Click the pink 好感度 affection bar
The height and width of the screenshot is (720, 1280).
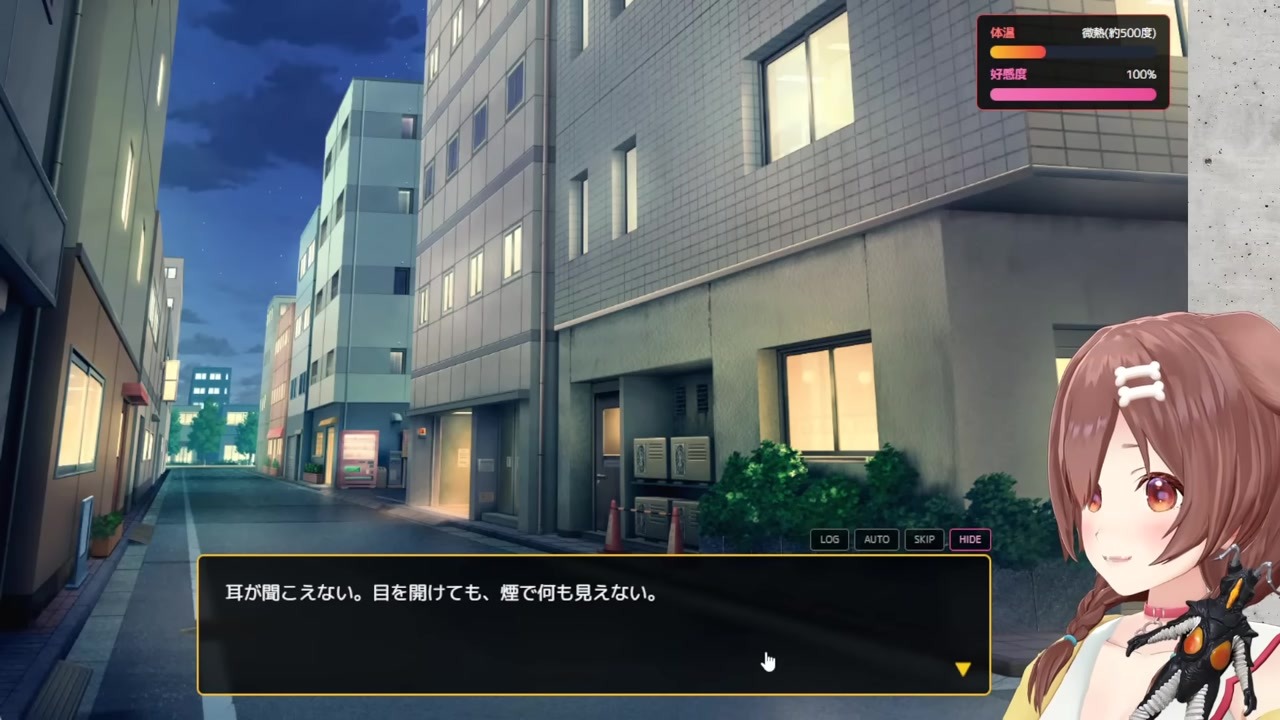[1072, 93]
